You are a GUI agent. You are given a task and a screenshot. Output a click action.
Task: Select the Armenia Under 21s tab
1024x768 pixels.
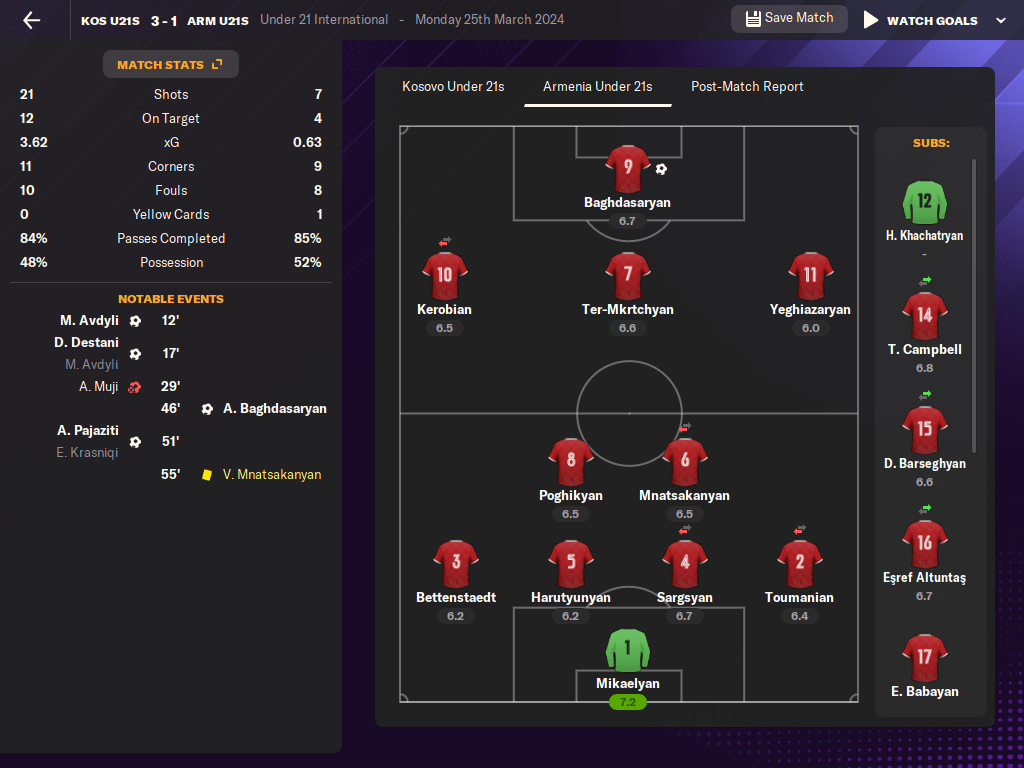coord(597,87)
